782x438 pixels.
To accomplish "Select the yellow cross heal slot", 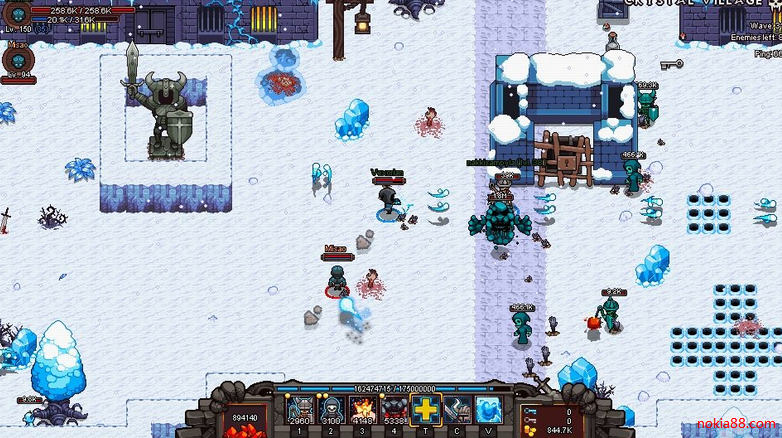I will click(x=427, y=409).
